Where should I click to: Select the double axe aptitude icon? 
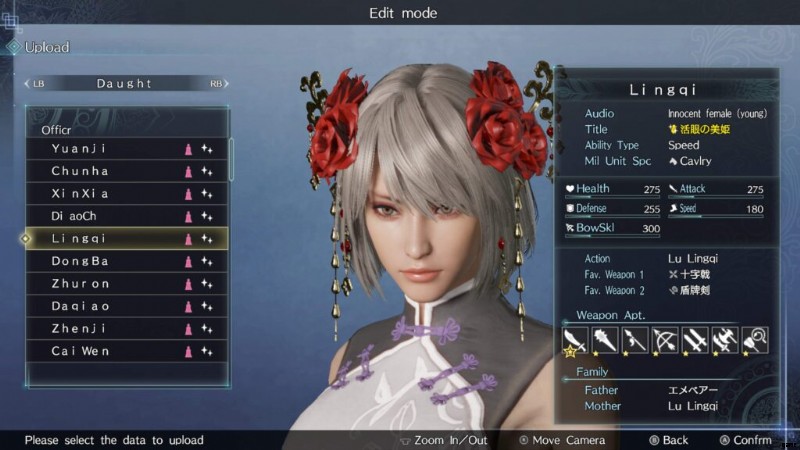tap(724, 340)
